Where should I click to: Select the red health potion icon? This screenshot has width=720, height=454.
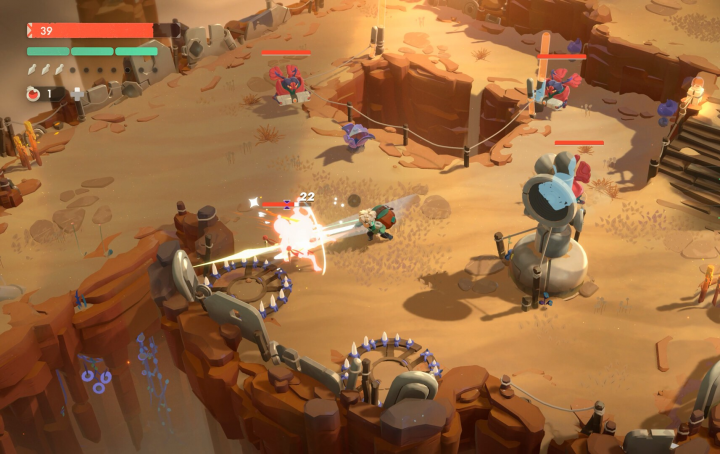click(x=32, y=93)
